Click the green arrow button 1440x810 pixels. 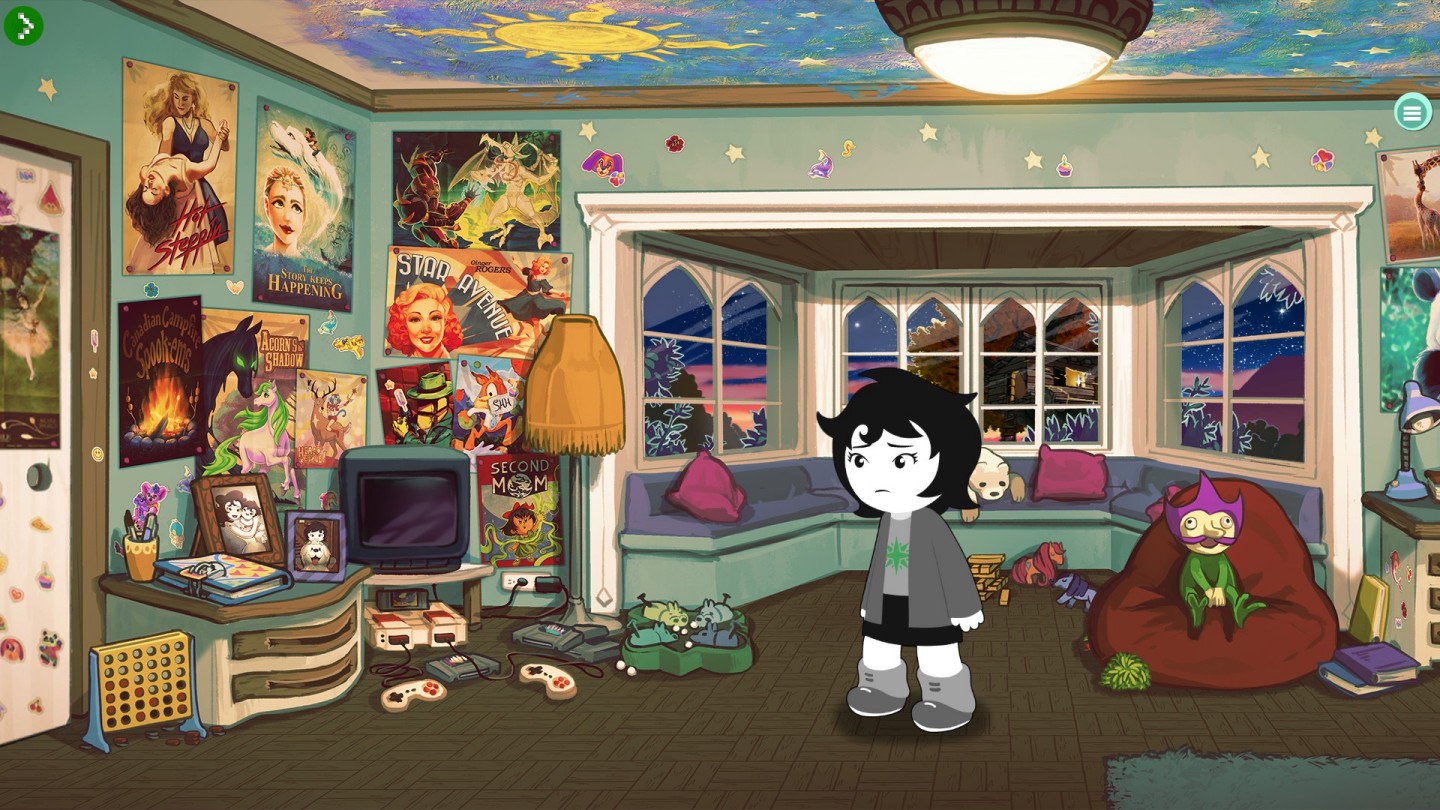coord(23,25)
